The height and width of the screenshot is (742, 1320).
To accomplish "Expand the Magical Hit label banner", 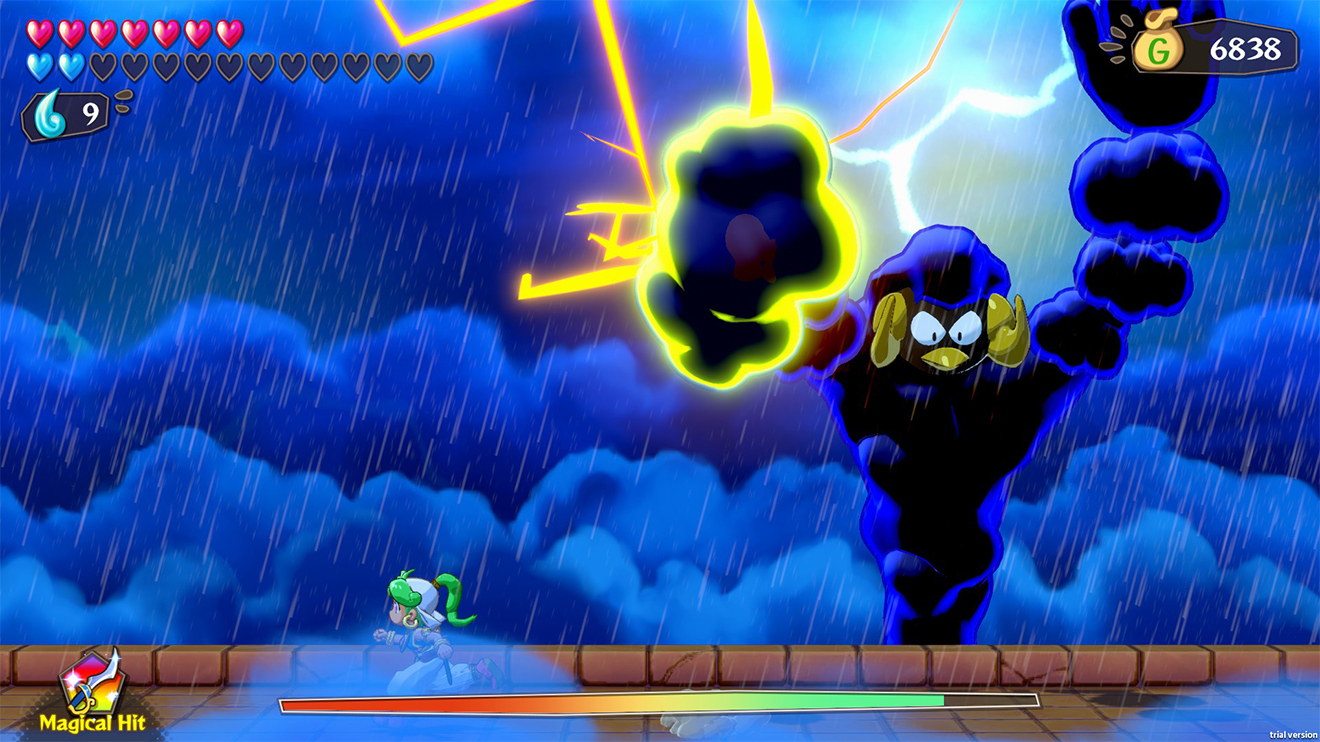I will point(93,700).
